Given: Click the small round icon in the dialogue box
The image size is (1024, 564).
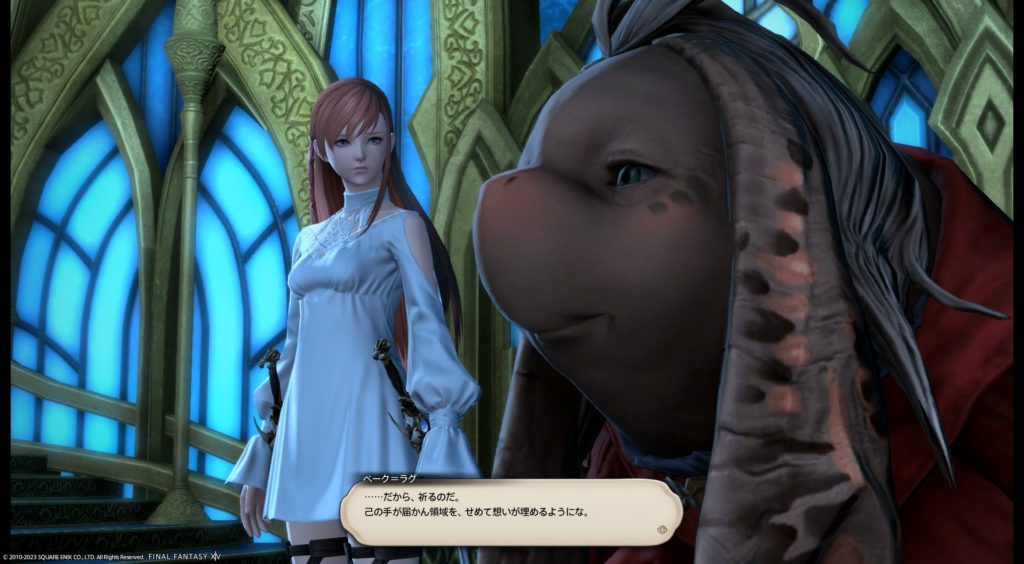Looking at the screenshot, I should [x=662, y=530].
